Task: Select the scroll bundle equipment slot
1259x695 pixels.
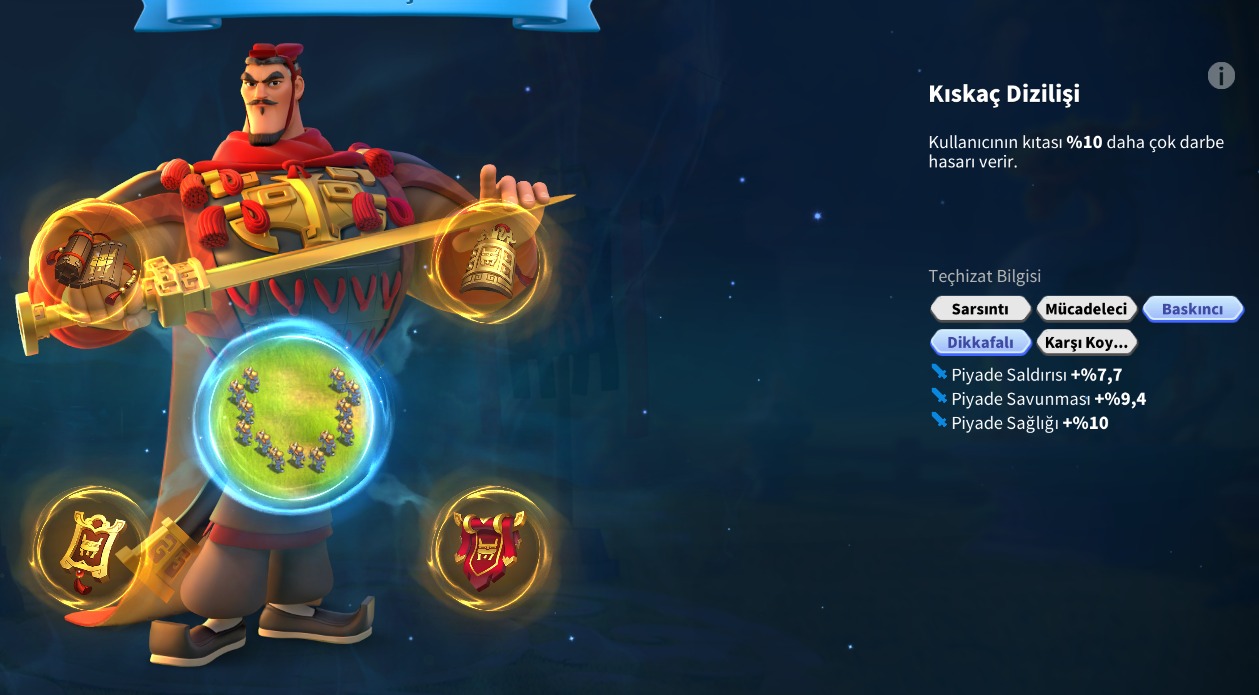Action: tap(88, 259)
